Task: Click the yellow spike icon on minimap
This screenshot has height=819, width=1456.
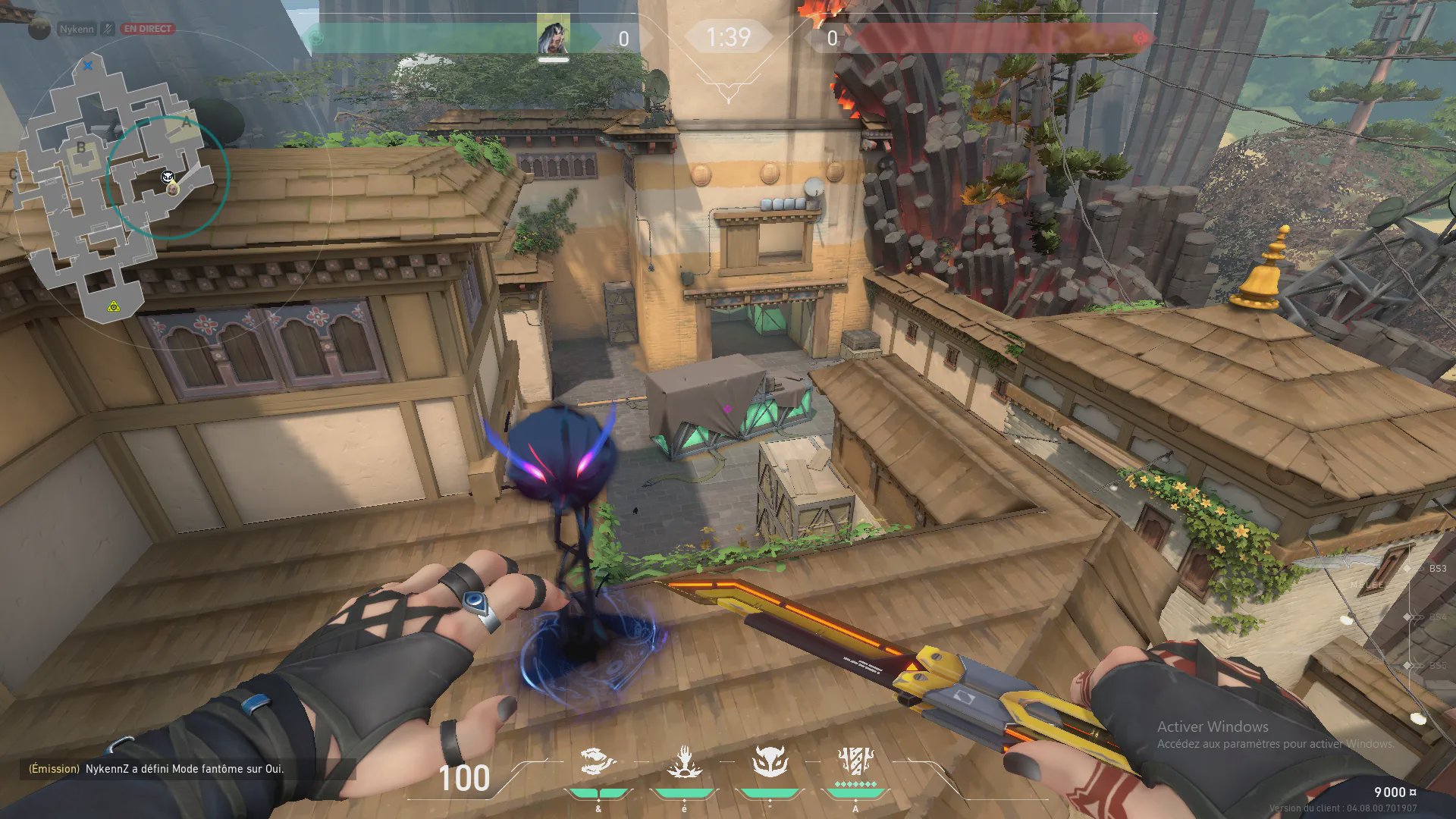Action: click(113, 306)
